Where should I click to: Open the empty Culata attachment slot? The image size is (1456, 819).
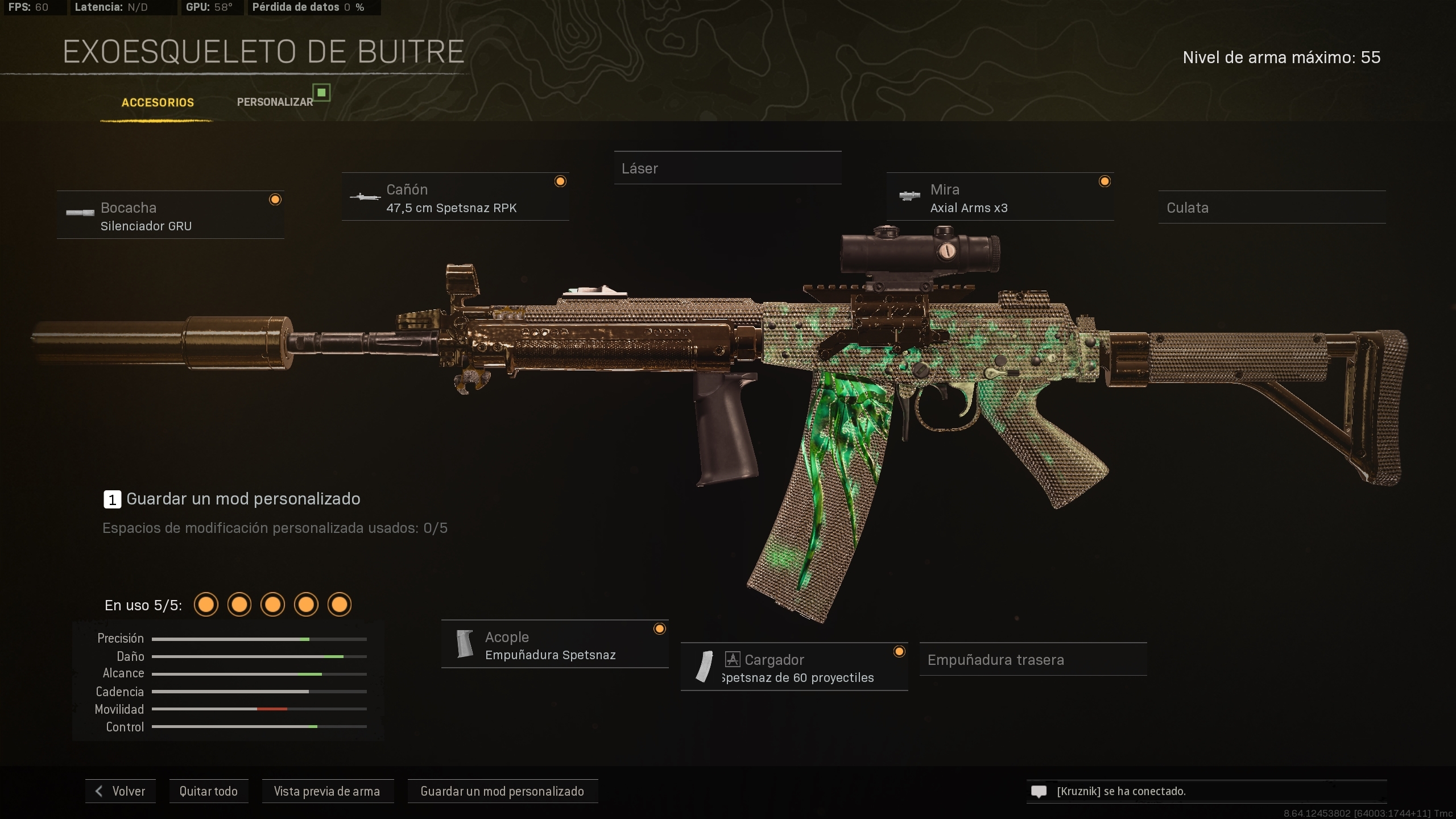[x=1272, y=208]
